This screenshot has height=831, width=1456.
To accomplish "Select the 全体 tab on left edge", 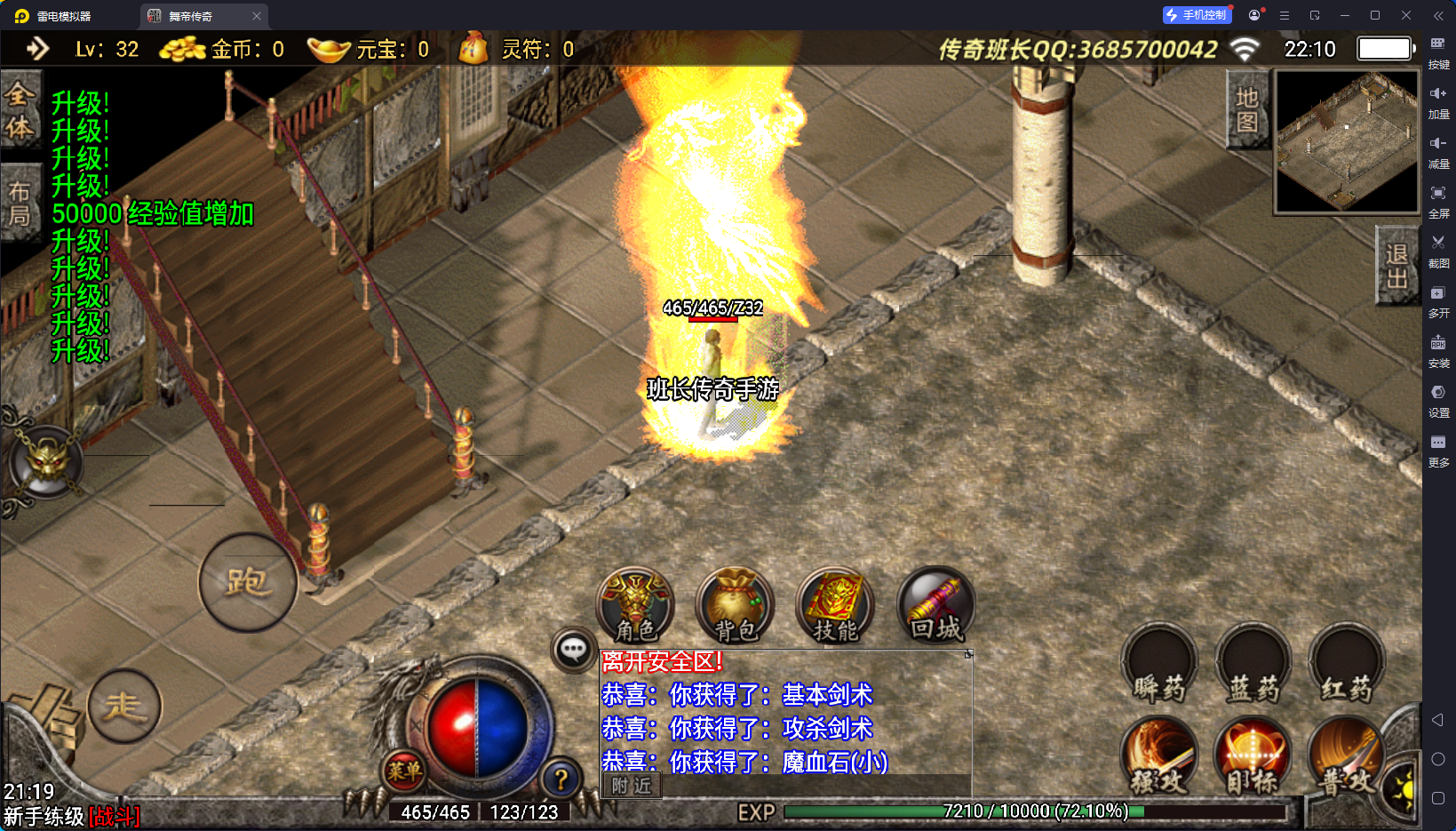I will point(20,111).
